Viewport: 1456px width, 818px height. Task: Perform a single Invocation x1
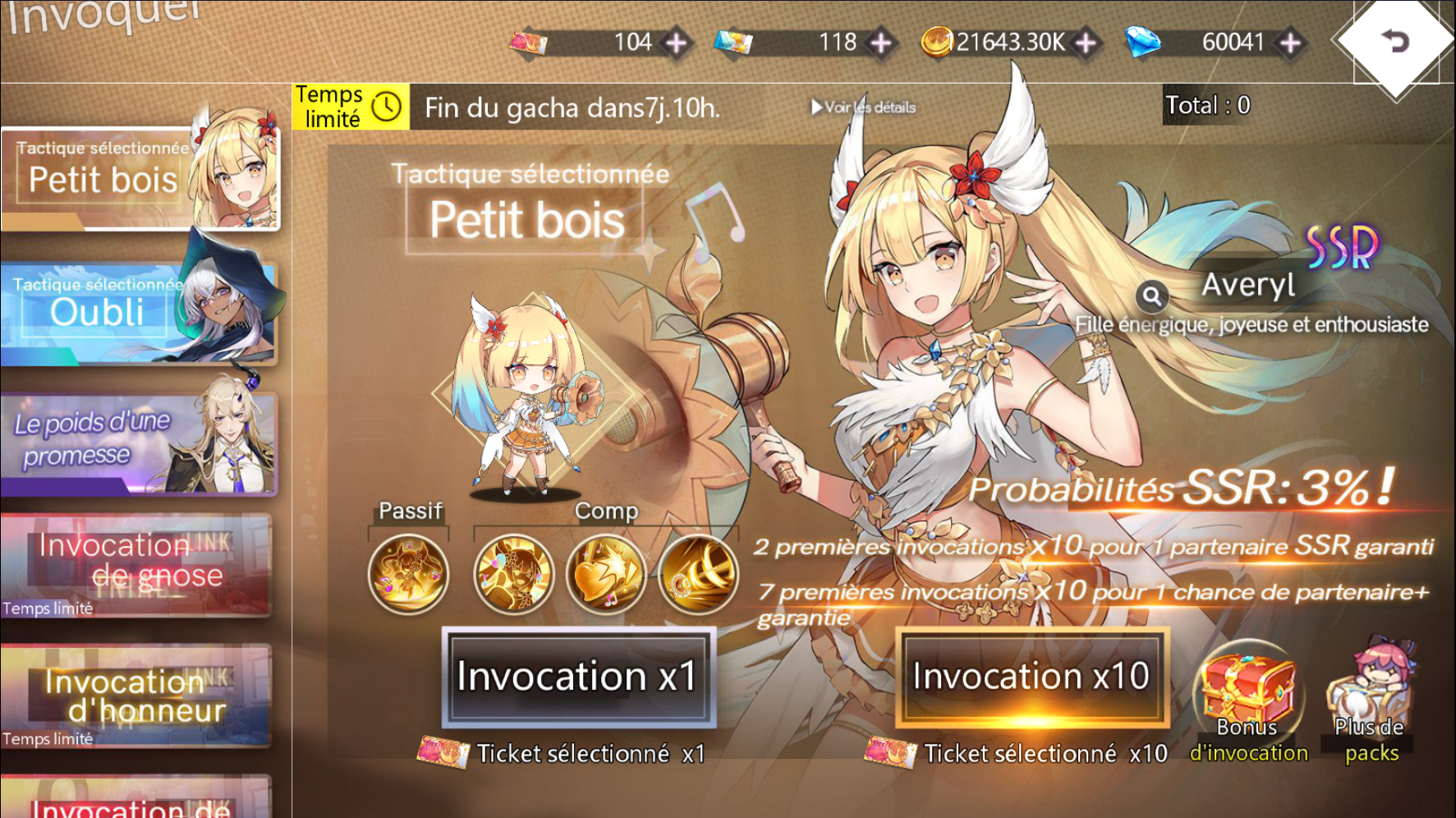(578, 678)
